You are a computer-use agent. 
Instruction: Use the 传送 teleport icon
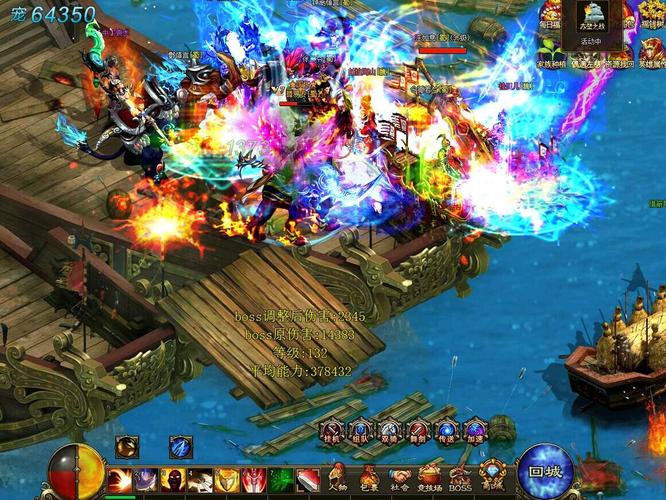[447, 431]
